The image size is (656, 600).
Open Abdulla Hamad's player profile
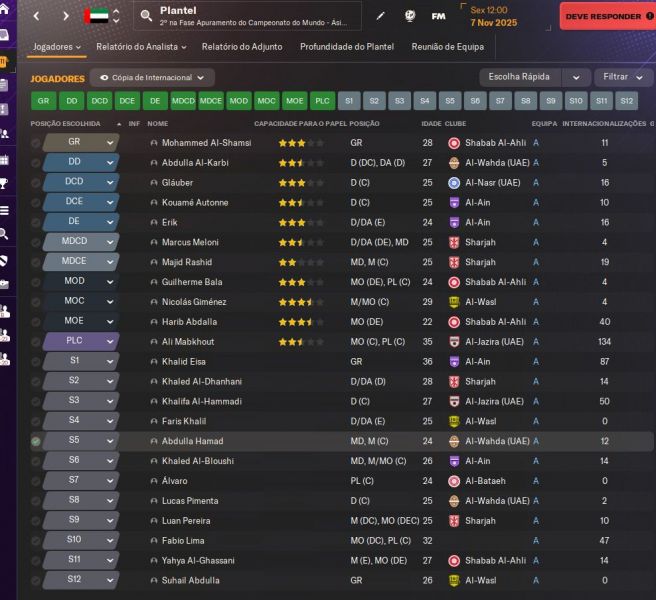[192, 441]
